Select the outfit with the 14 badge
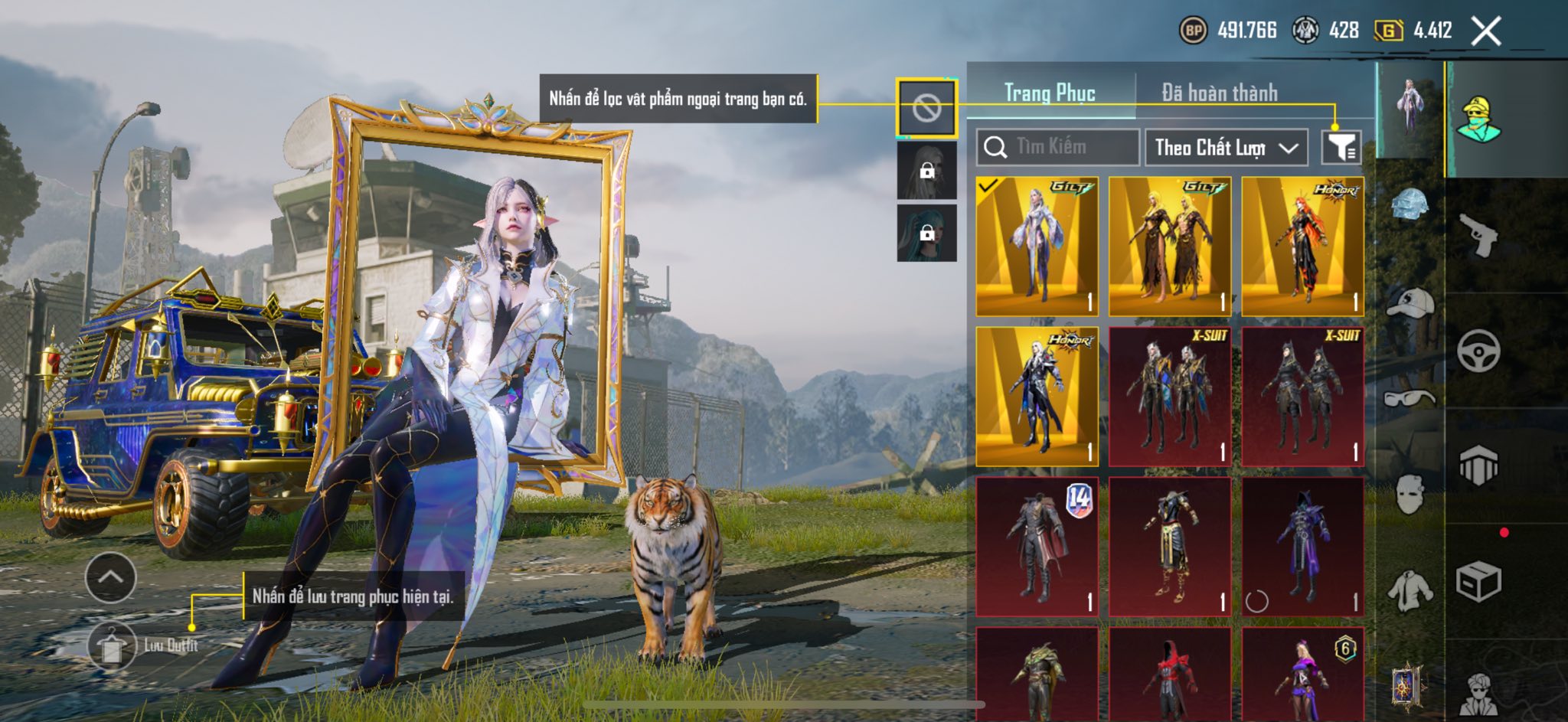This screenshot has height=722, width=1568. point(1037,547)
